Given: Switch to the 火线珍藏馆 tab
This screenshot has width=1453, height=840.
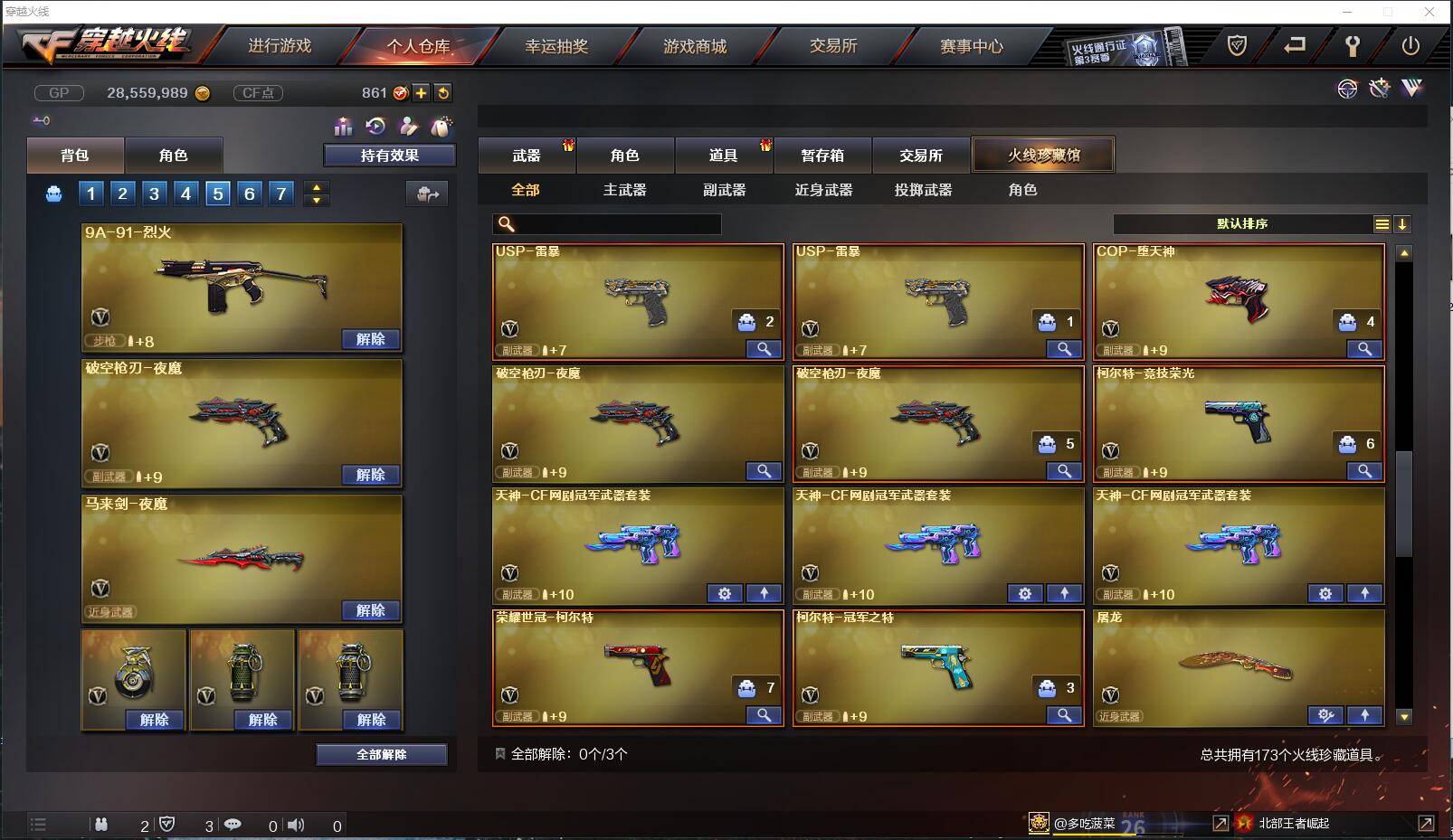Looking at the screenshot, I should point(1042,155).
